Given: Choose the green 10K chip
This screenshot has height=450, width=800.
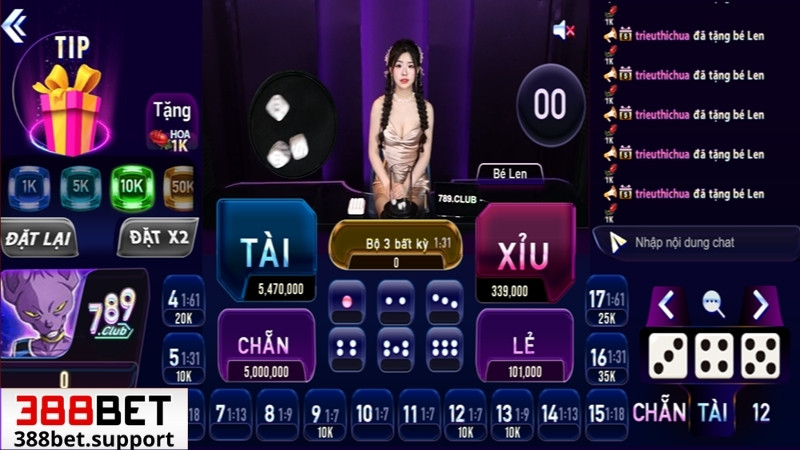Looking at the screenshot, I should point(132,186).
